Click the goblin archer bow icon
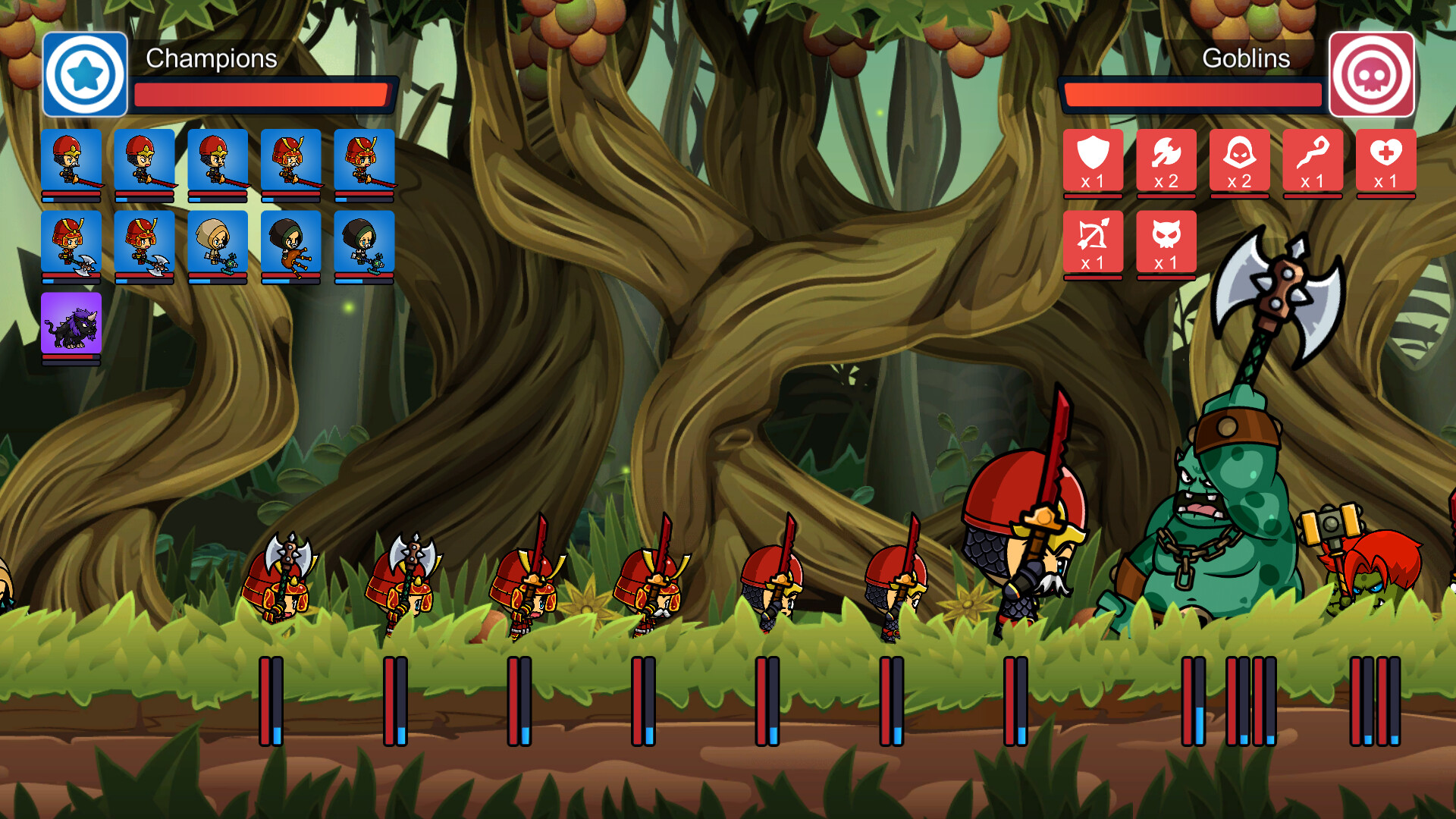The width and height of the screenshot is (1456, 819). pyautogui.click(x=1093, y=241)
